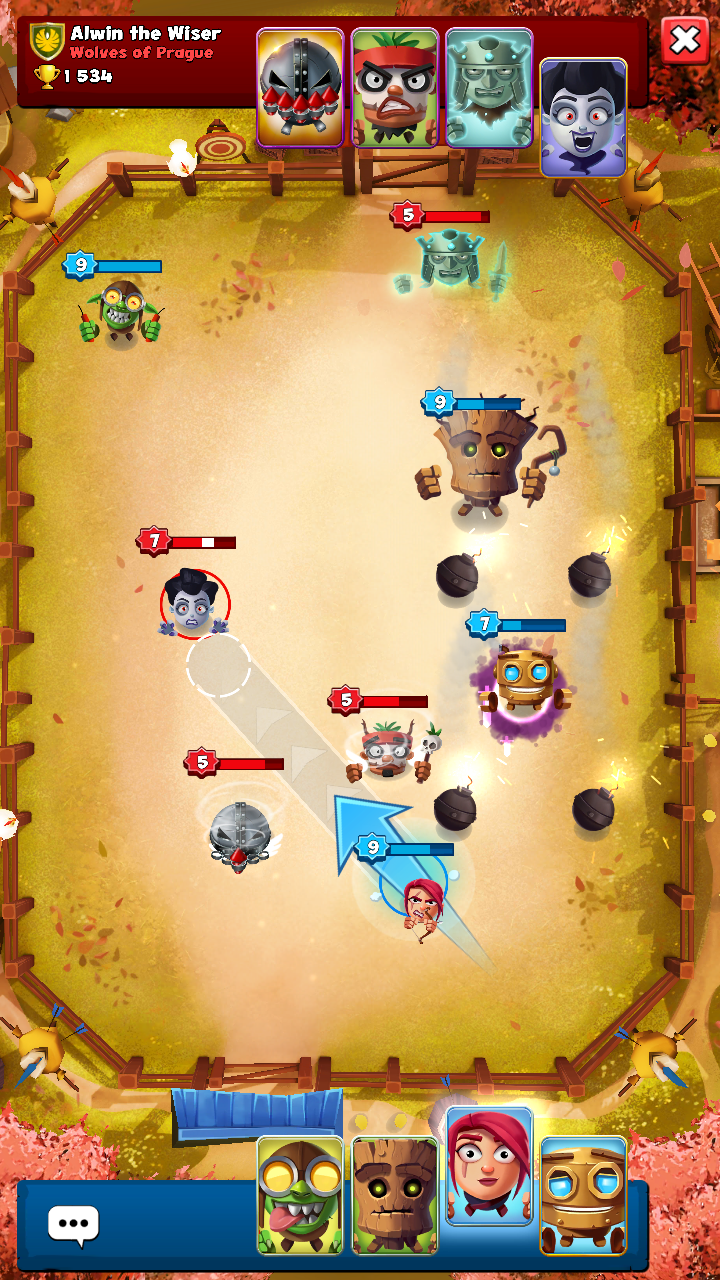Select the green goblin with goggles card
The height and width of the screenshot is (1280, 720).
point(300,1195)
